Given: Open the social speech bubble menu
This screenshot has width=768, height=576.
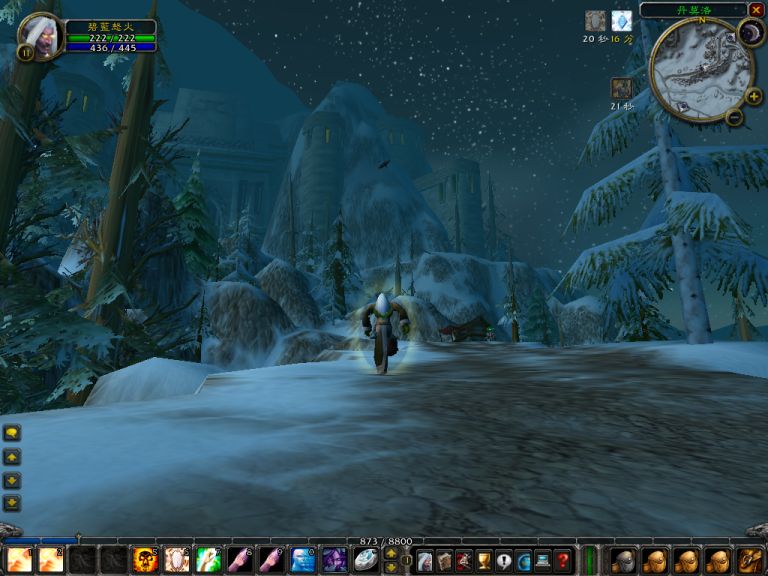Looking at the screenshot, I should point(504,561).
